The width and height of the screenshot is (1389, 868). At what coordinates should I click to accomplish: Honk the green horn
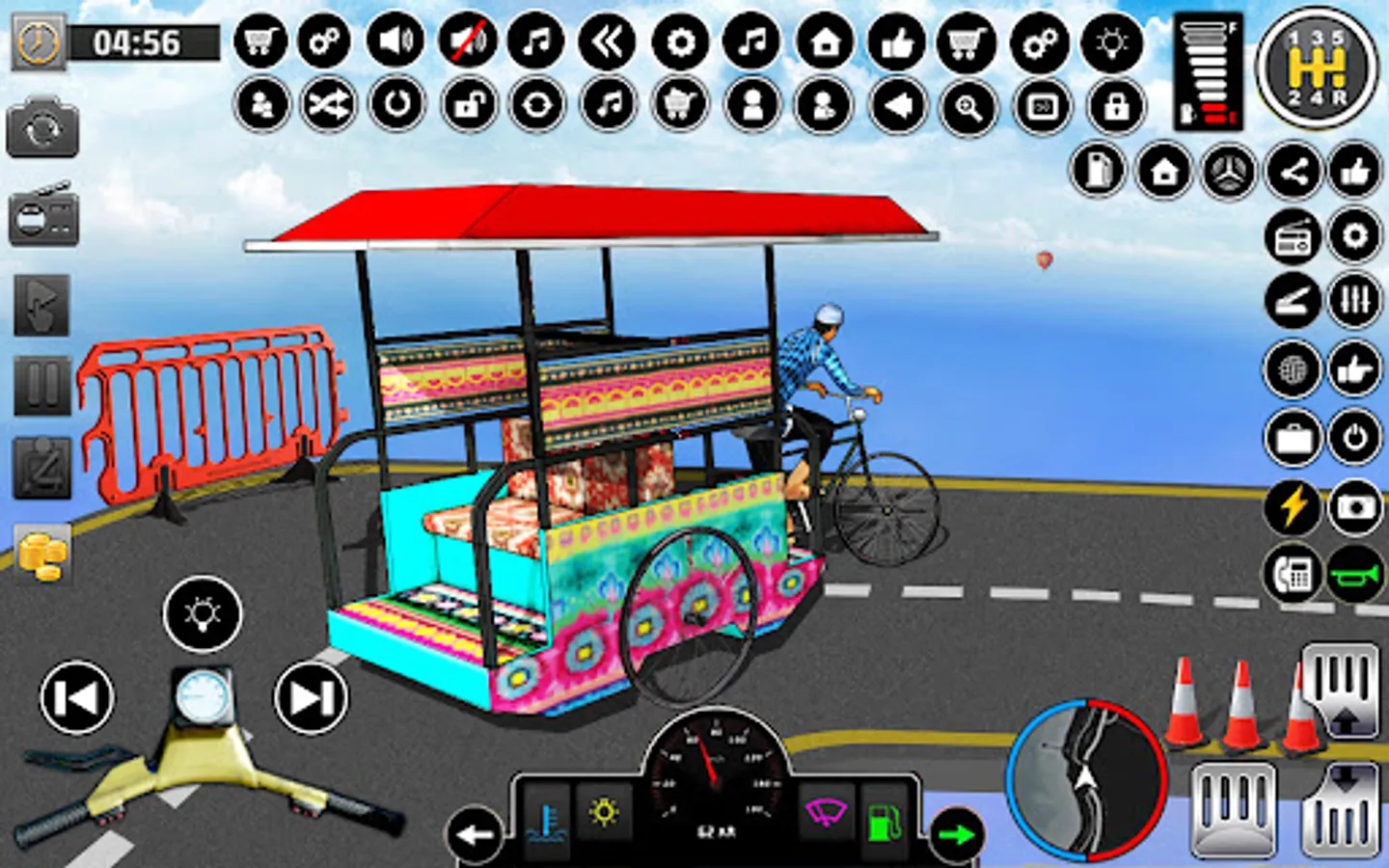coord(1357,570)
